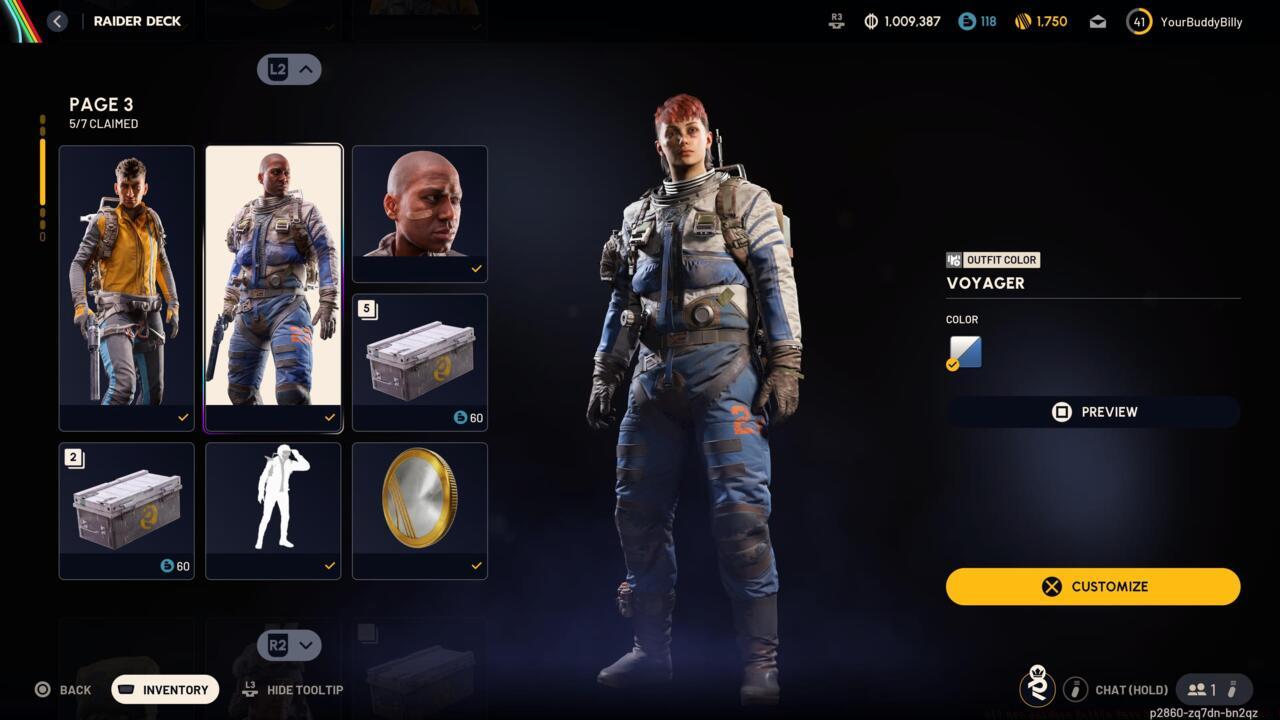Click the gold ticket currency icon
Image resolution: width=1280 pixels, height=720 pixels.
(x=1022, y=21)
